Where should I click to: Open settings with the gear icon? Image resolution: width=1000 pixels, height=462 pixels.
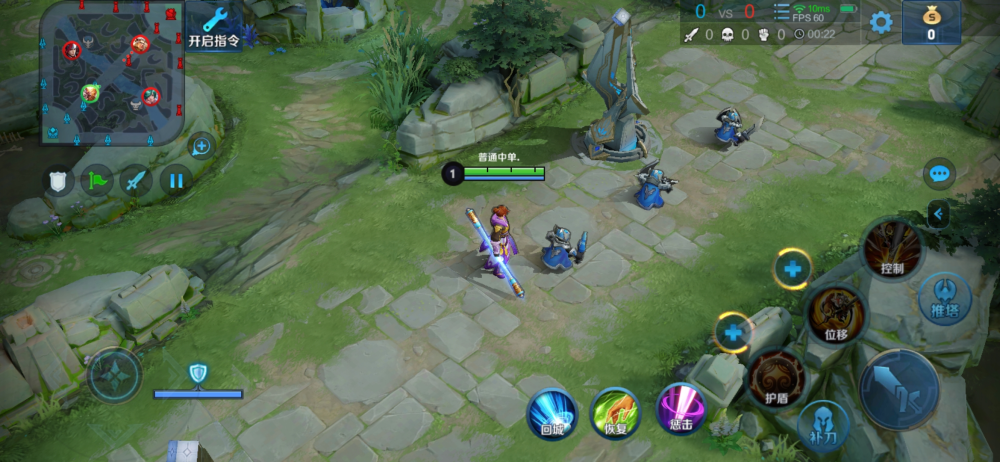pos(880,22)
